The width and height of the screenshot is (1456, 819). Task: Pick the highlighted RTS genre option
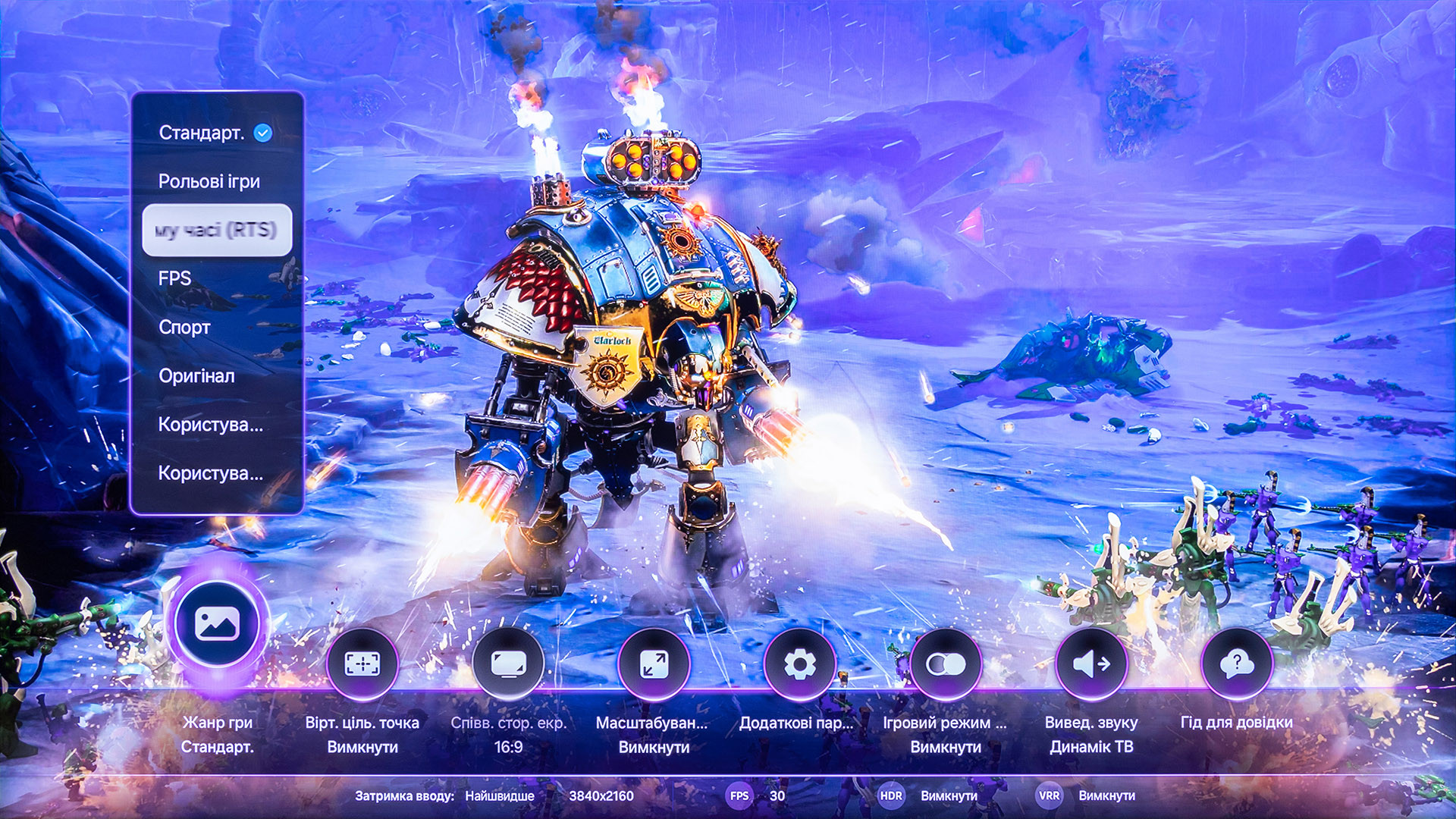[x=217, y=230]
